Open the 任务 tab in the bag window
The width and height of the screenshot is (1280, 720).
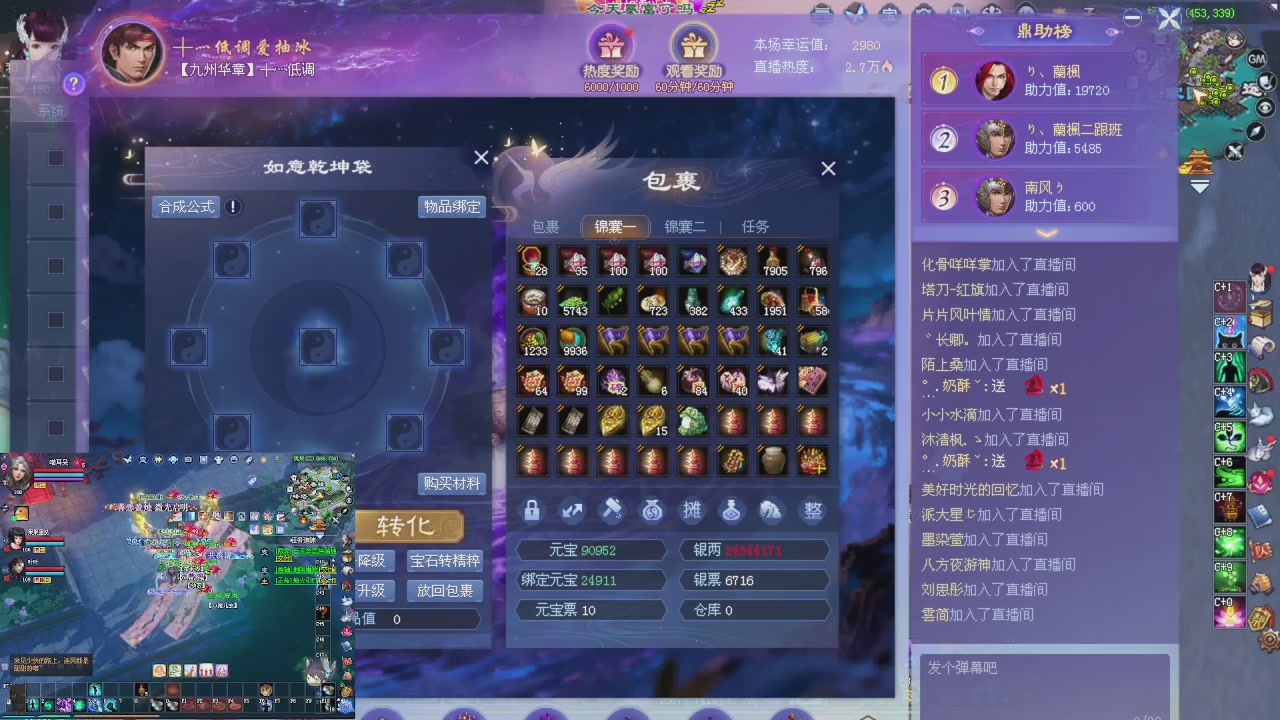[756, 226]
